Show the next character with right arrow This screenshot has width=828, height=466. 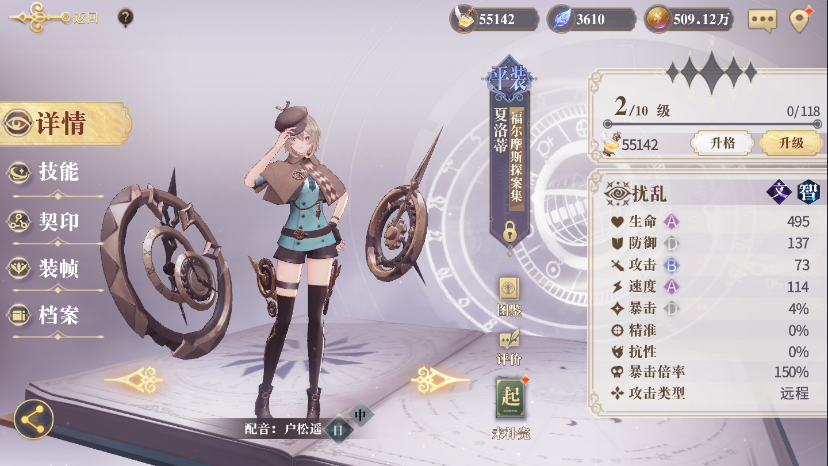tap(441, 379)
